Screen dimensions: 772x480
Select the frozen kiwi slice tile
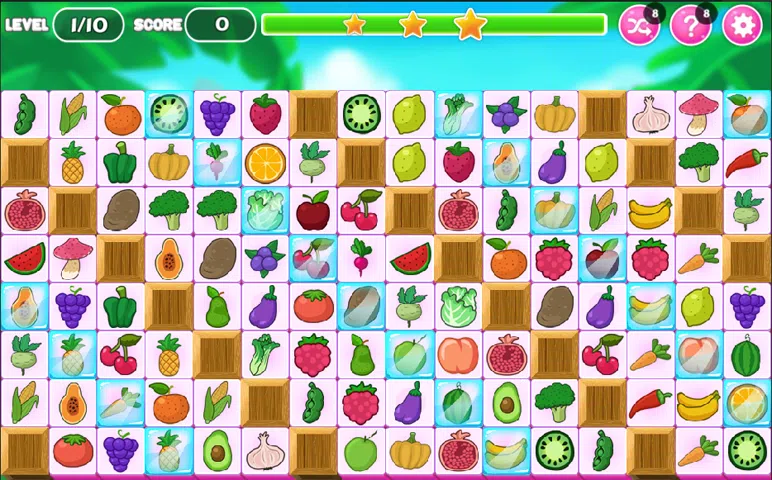click(x=169, y=115)
